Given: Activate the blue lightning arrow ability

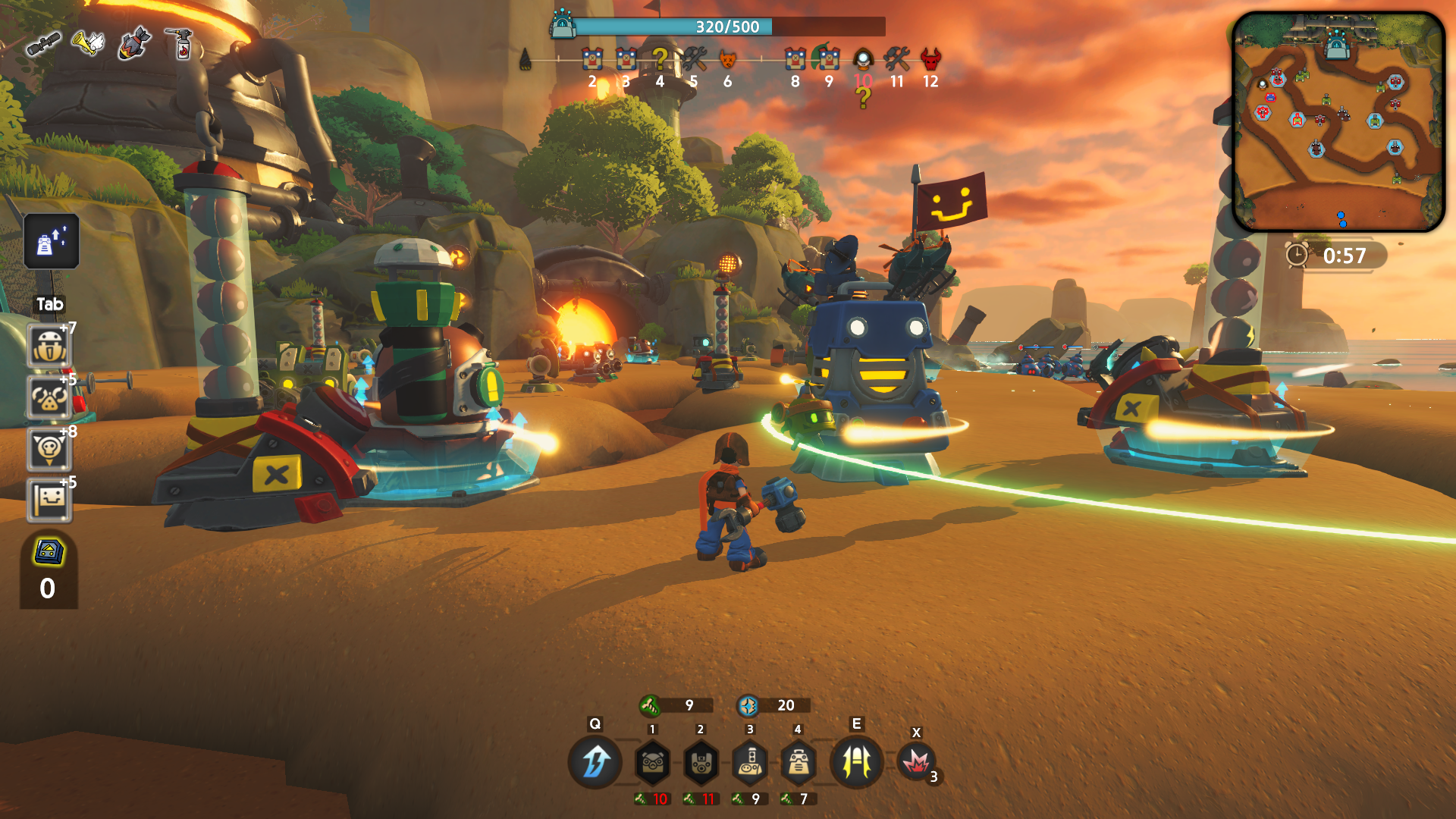Looking at the screenshot, I should point(595,761).
